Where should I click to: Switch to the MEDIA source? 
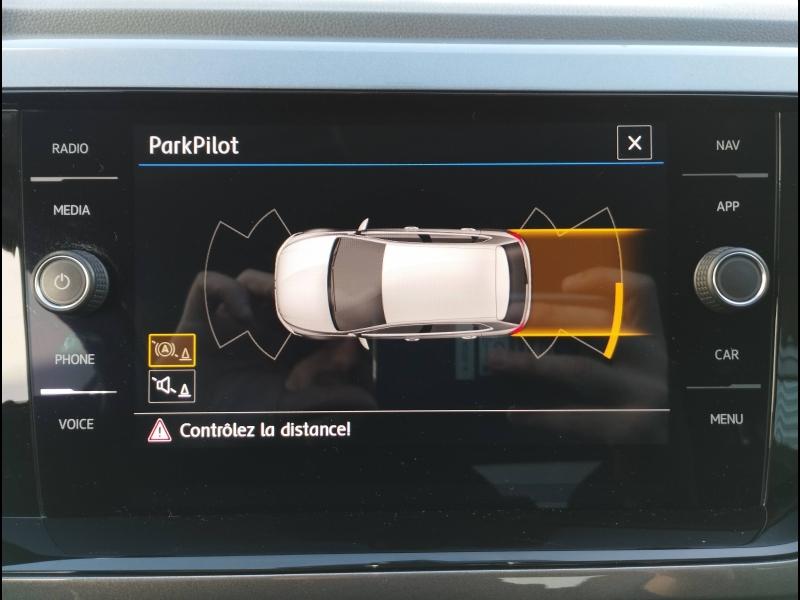click(x=71, y=210)
